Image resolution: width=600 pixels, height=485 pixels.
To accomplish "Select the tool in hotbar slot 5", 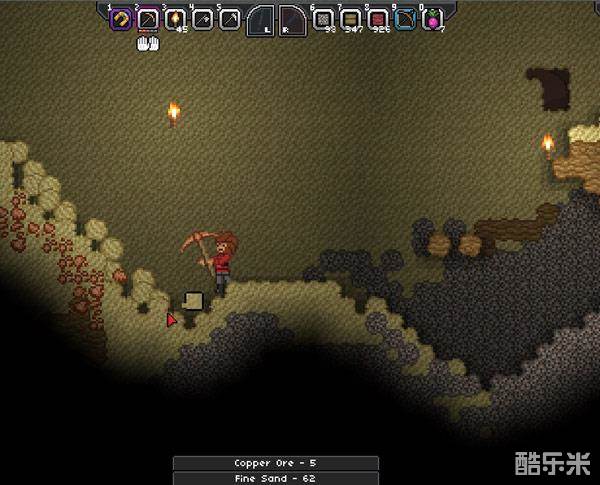I will (229, 18).
